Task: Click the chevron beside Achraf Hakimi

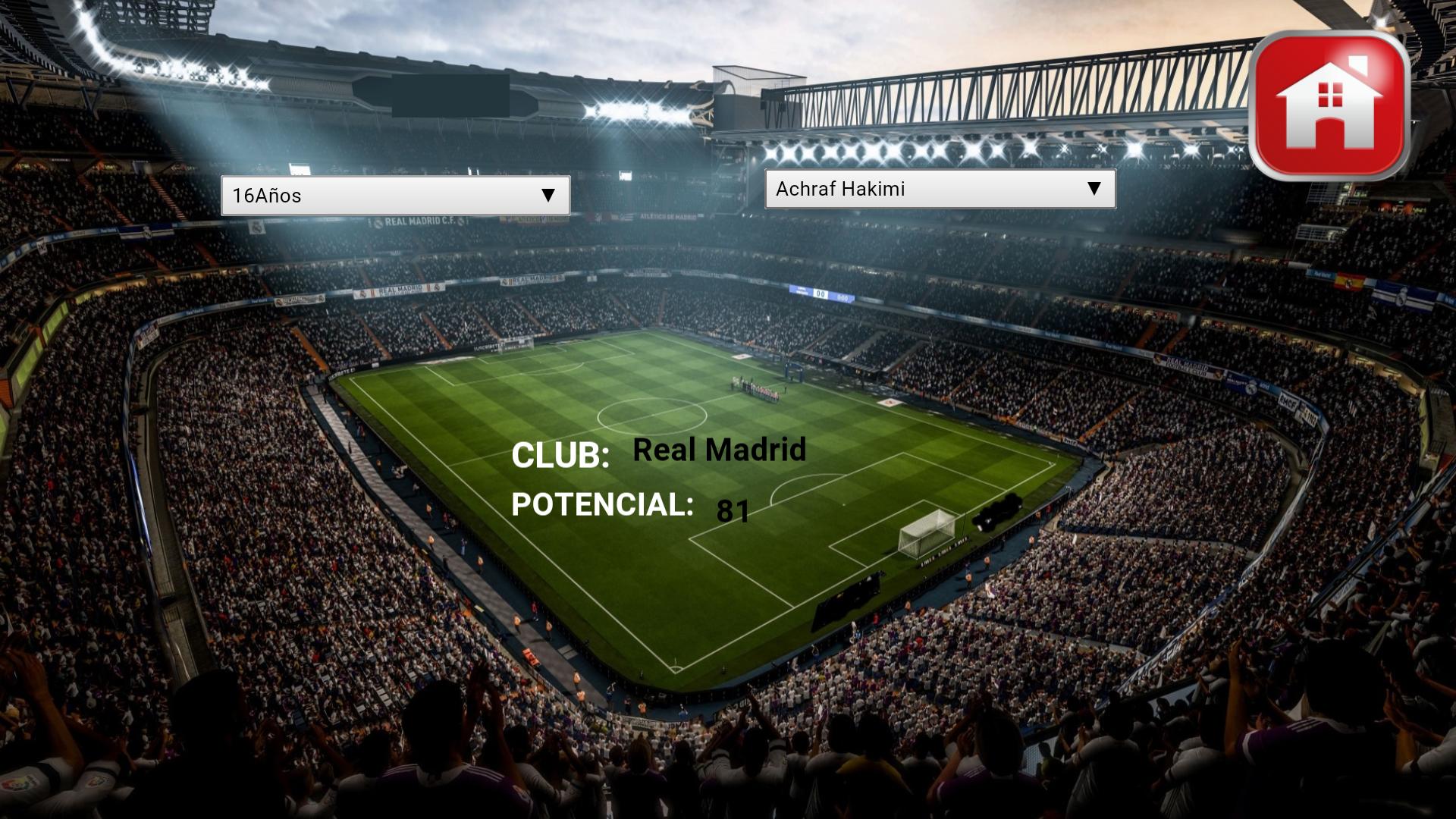Action: pos(1094,190)
